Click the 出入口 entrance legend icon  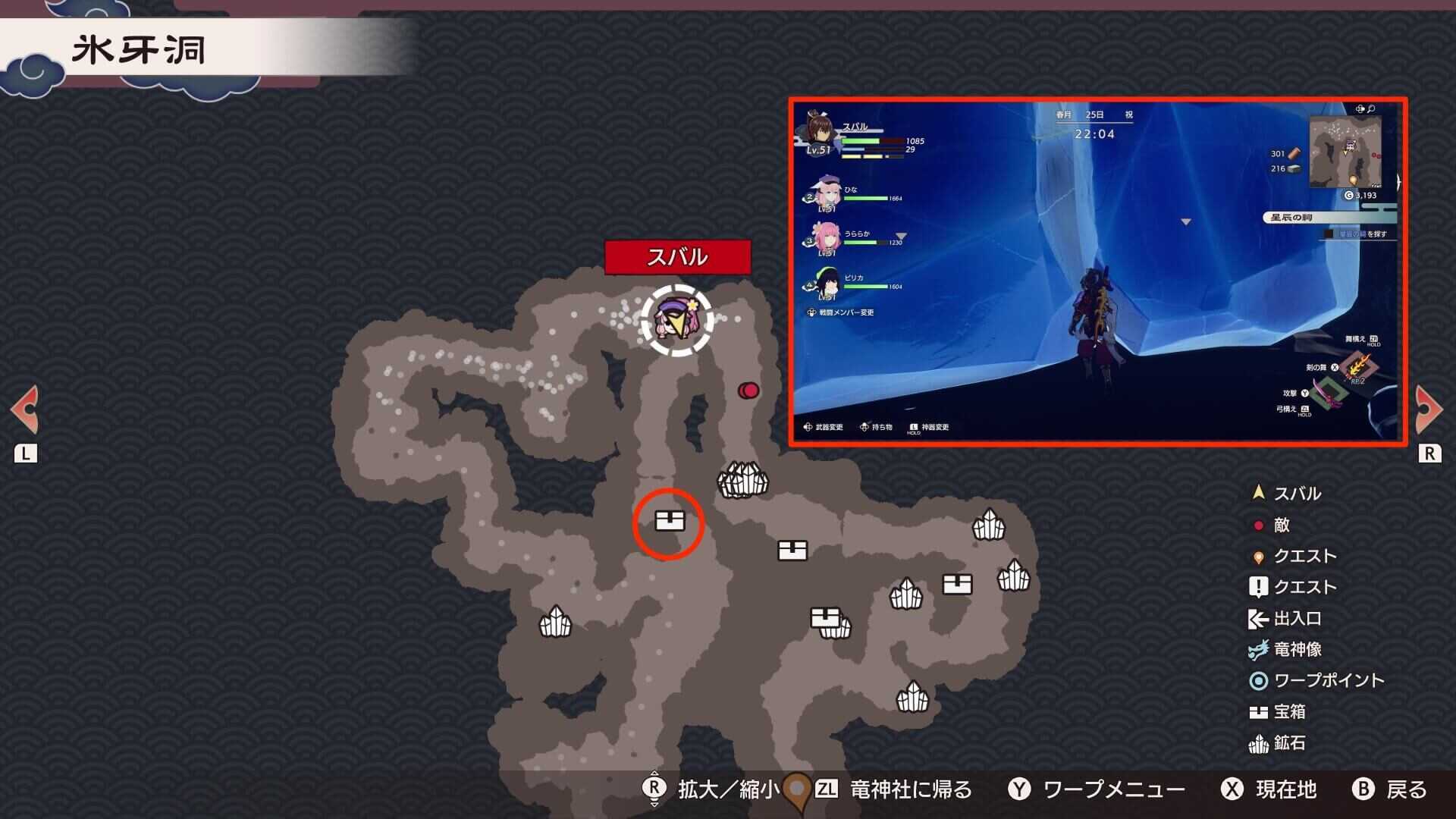click(1257, 618)
